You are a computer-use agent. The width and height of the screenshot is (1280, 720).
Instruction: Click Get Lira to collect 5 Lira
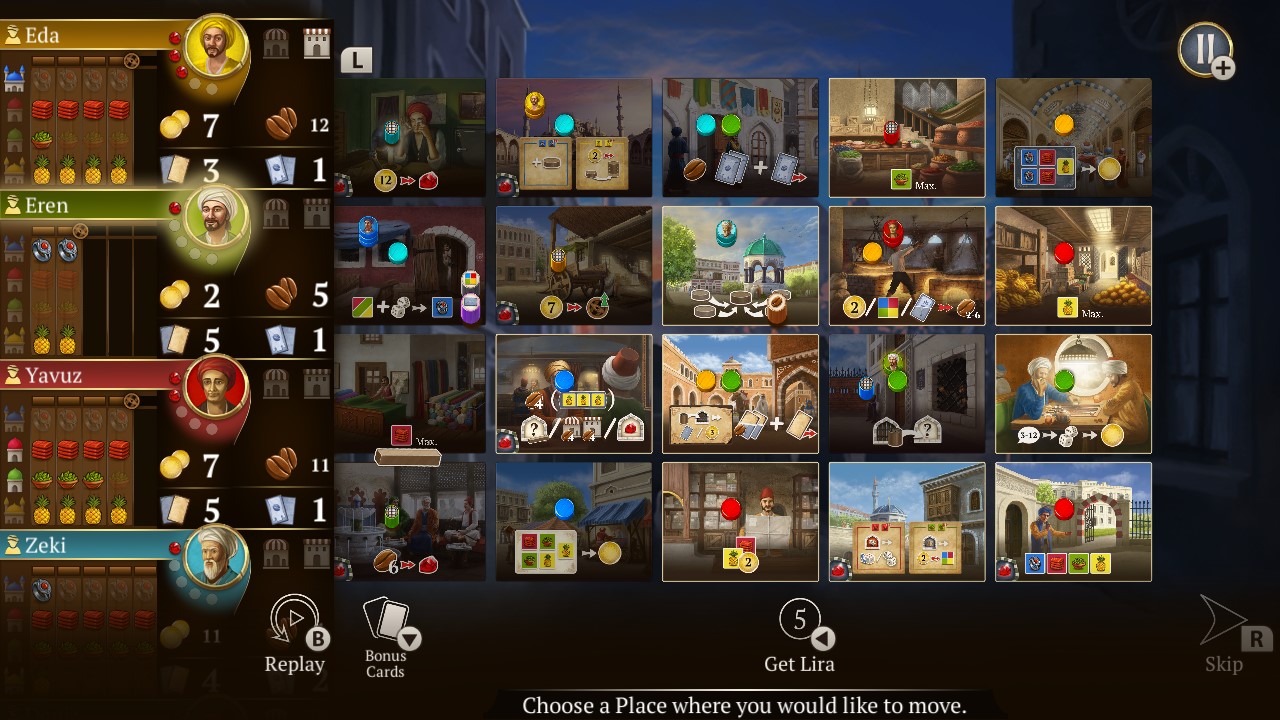(800, 635)
